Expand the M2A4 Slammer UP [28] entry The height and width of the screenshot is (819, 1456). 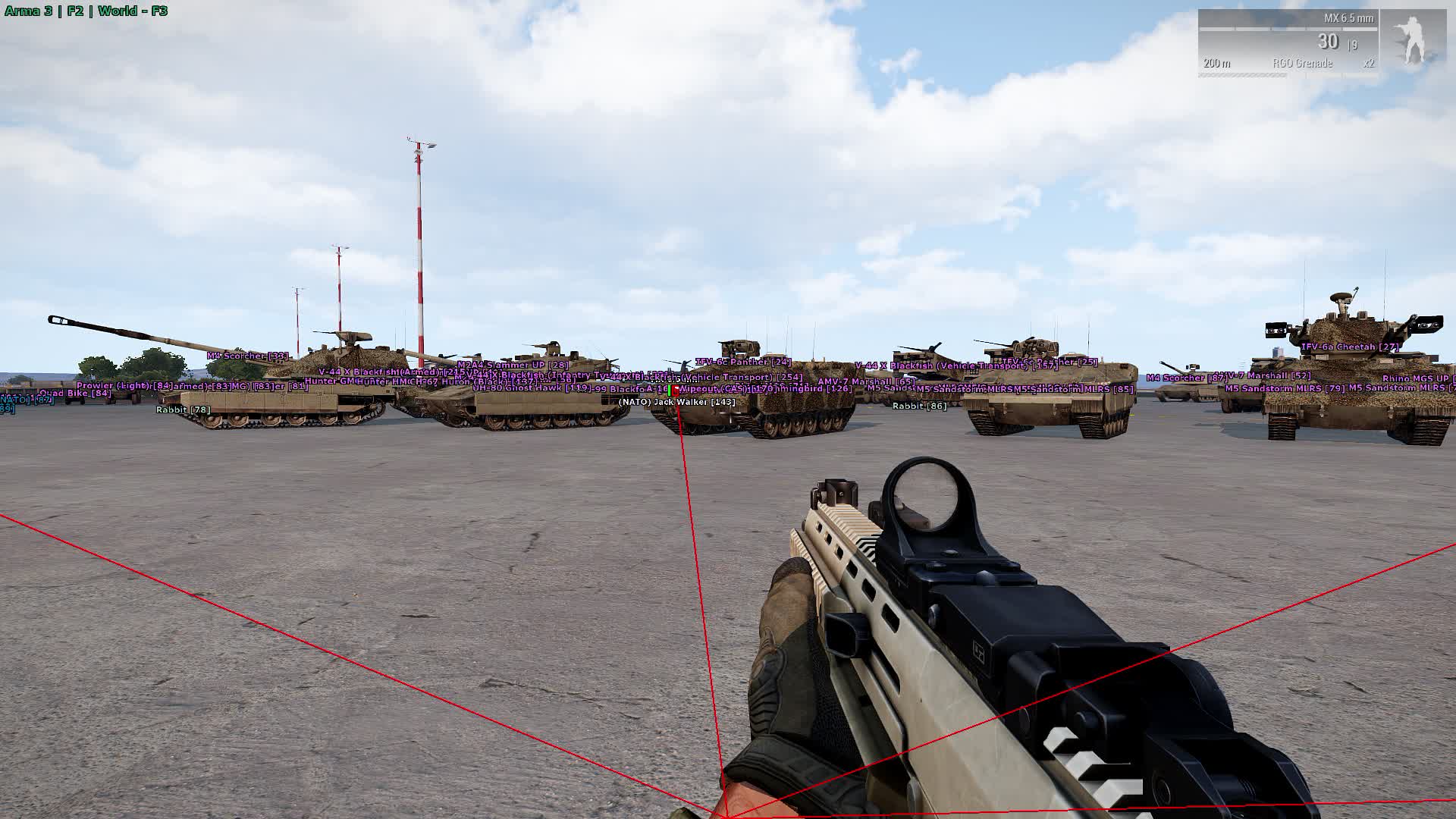pyautogui.click(x=512, y=364)
